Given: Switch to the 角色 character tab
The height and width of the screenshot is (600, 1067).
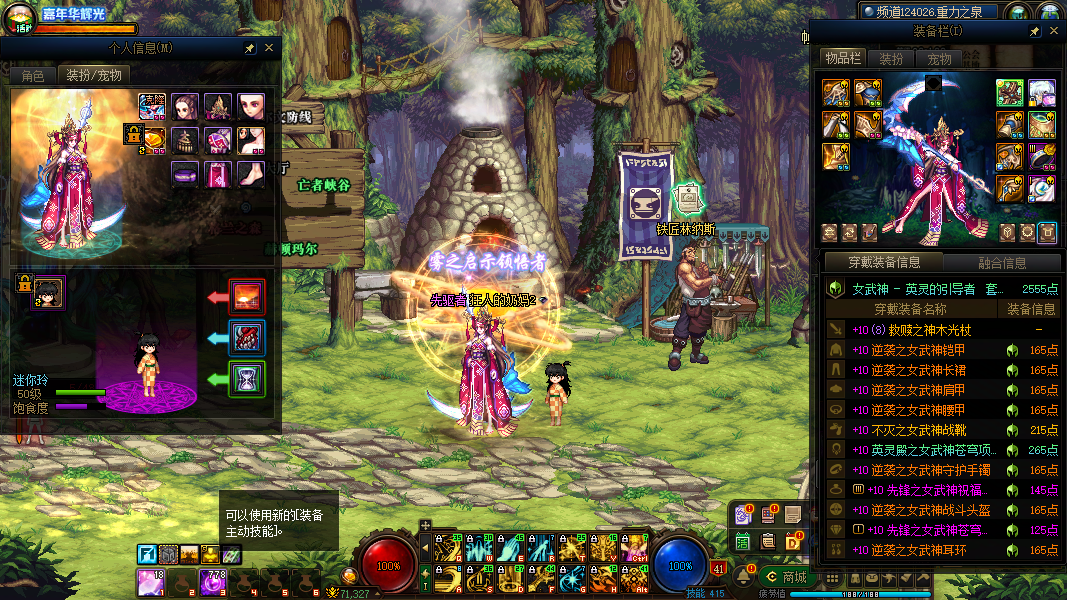Looking at the screenshot, I should pos(33,76).
